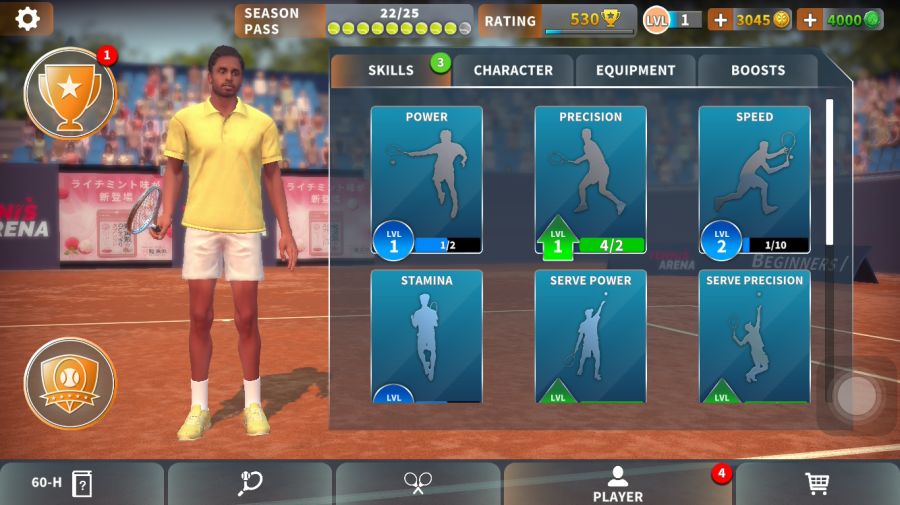
Task: Open the gold trophy rewards button
Action: 70,93
